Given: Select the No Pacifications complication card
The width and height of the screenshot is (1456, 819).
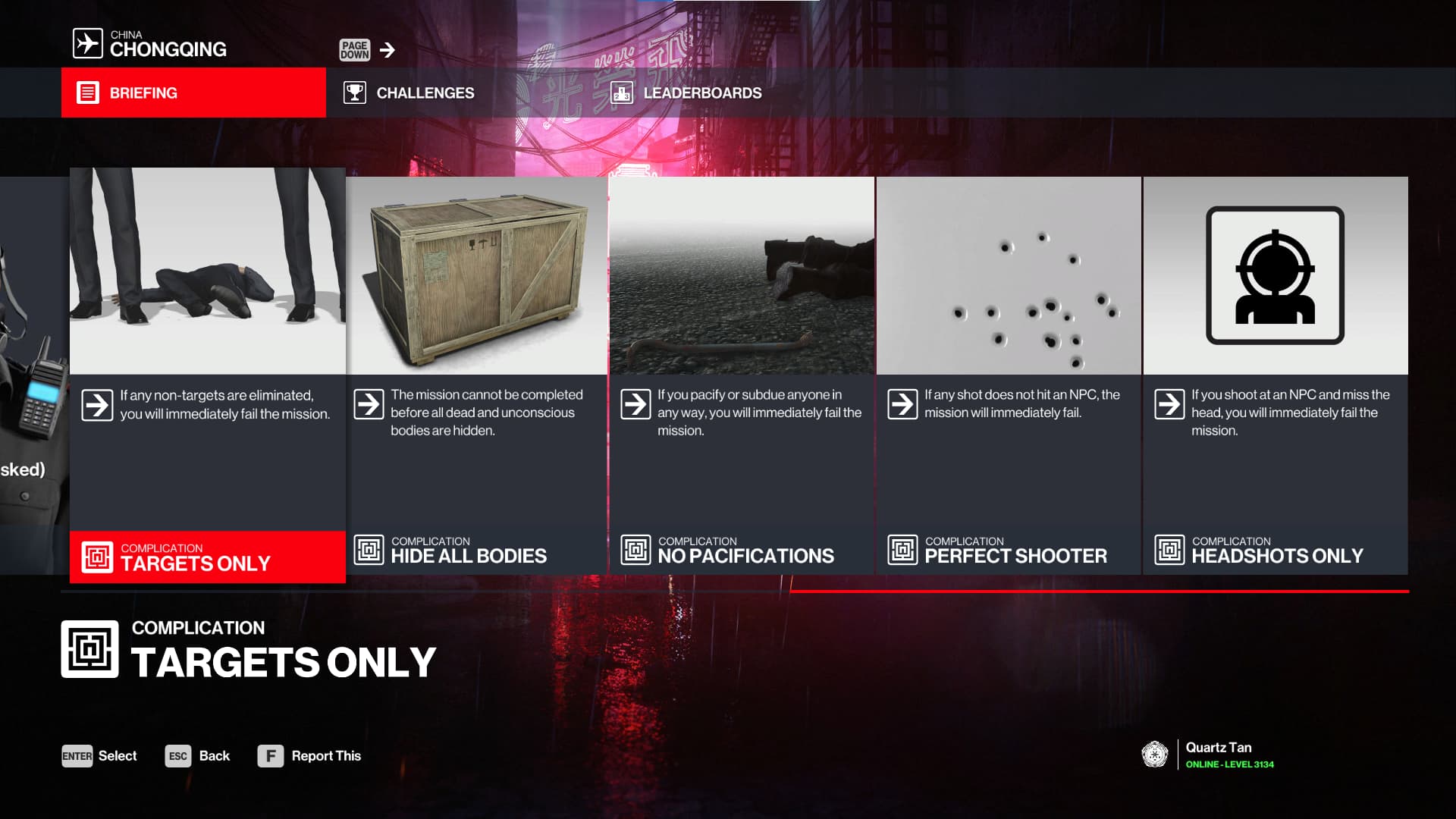Looking at the screenshot, I should [742, 375].
